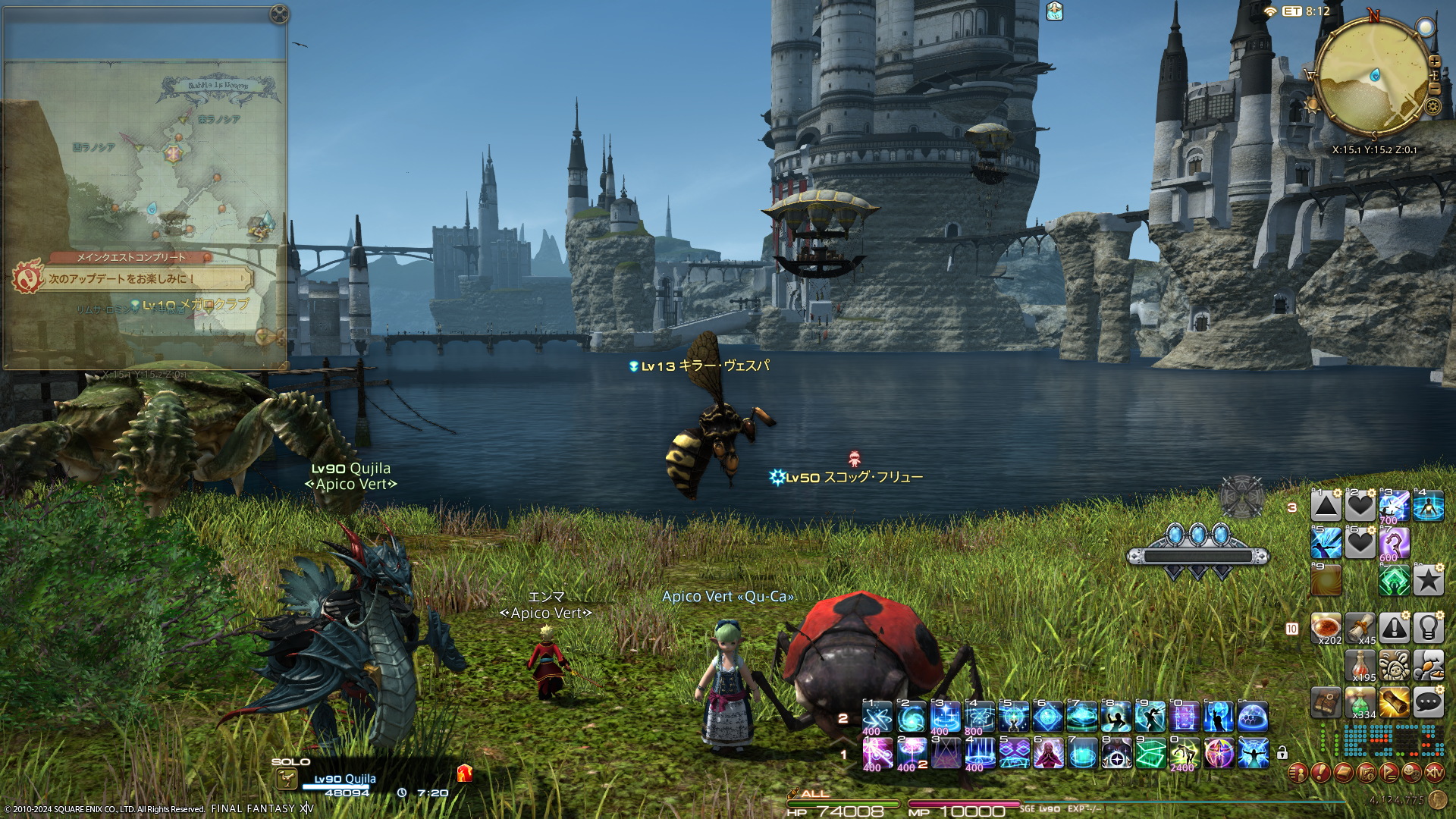
Task: Use the hexagon-patterned dome barrier ability
Action: 1253,717
